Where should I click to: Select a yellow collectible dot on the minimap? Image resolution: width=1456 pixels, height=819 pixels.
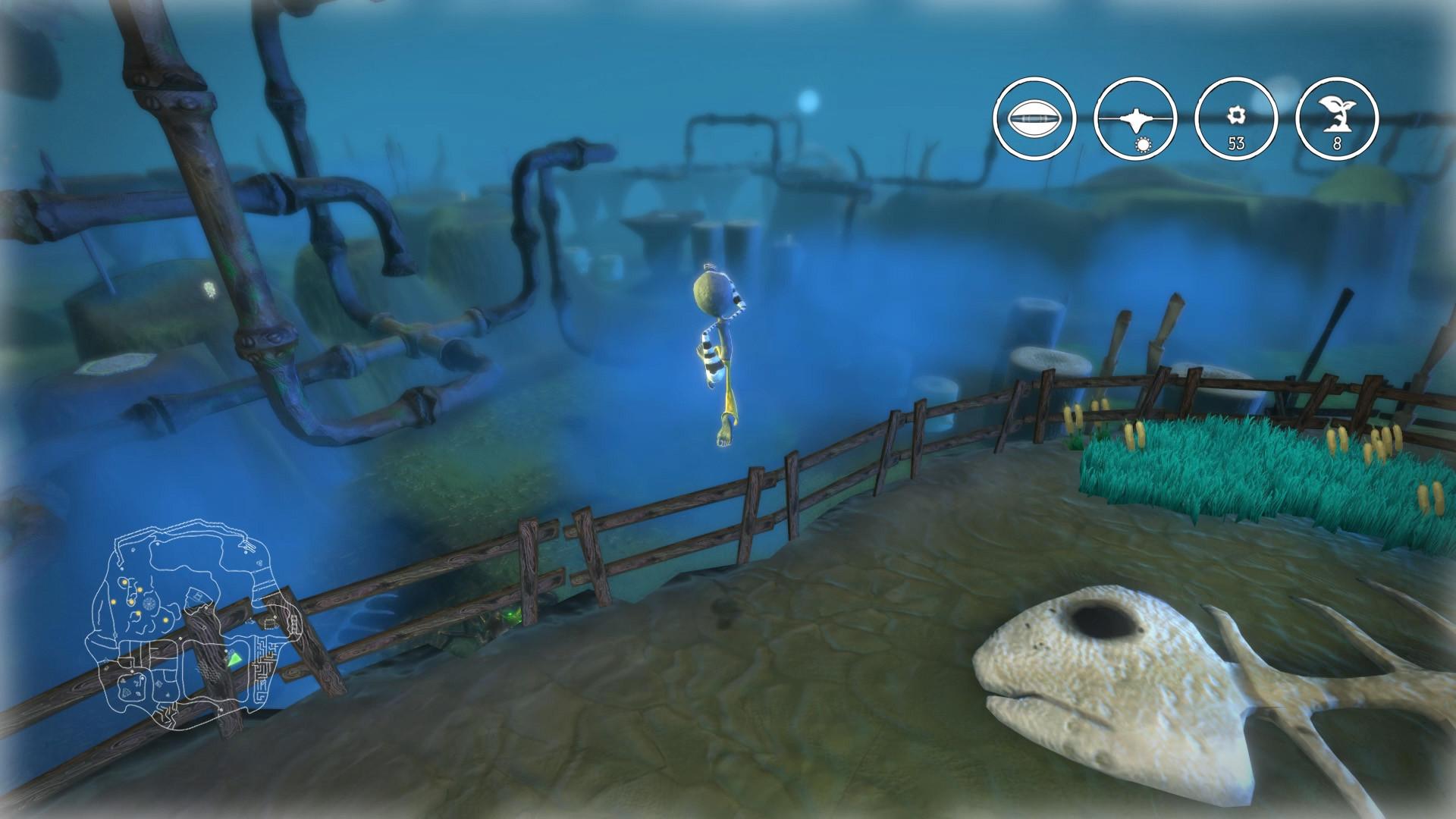pos(124,583)
